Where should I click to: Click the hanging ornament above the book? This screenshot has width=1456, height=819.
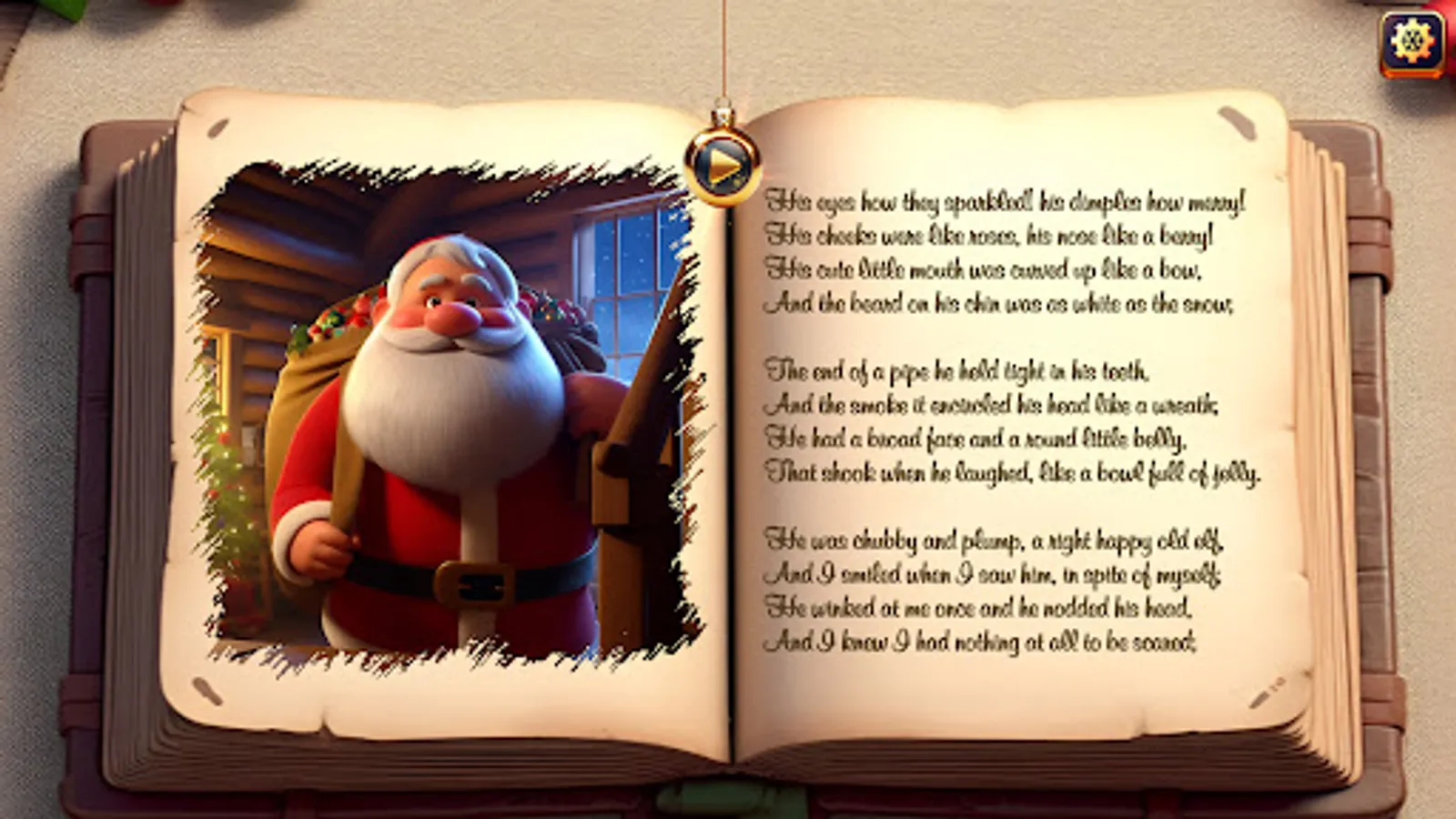coord(723,164)
